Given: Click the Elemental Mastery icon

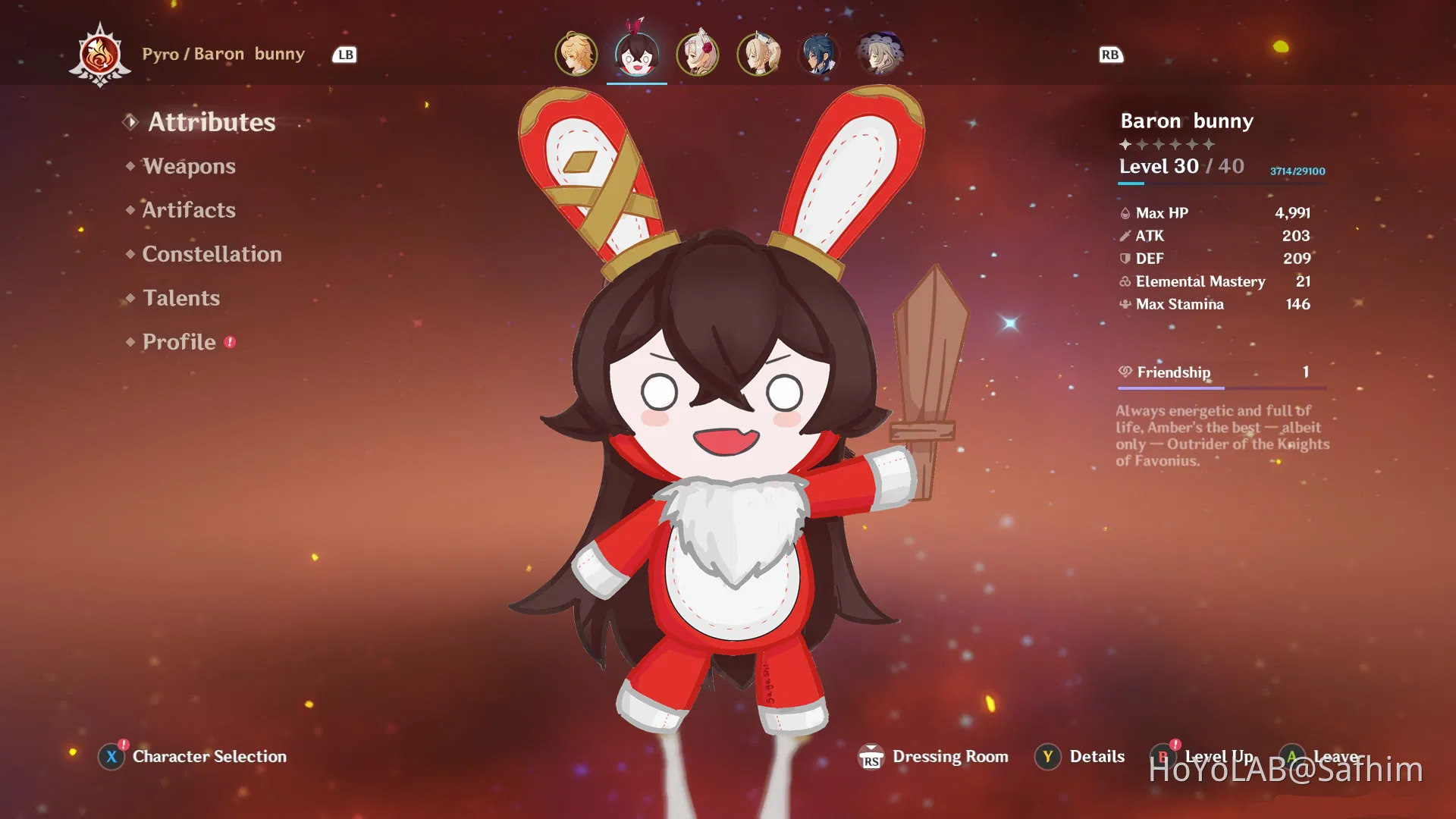Looking at the screenshot, I should tap(1124, 281).
